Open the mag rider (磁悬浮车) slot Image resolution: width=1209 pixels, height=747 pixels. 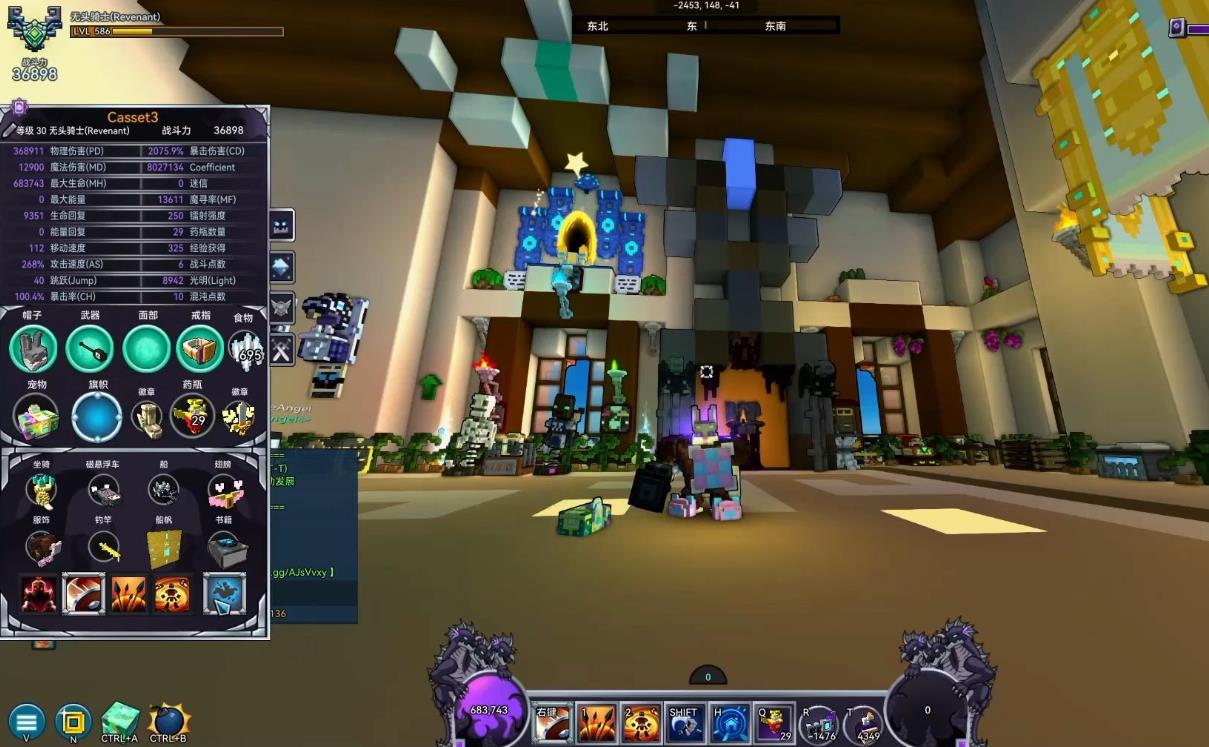[103, 490]
